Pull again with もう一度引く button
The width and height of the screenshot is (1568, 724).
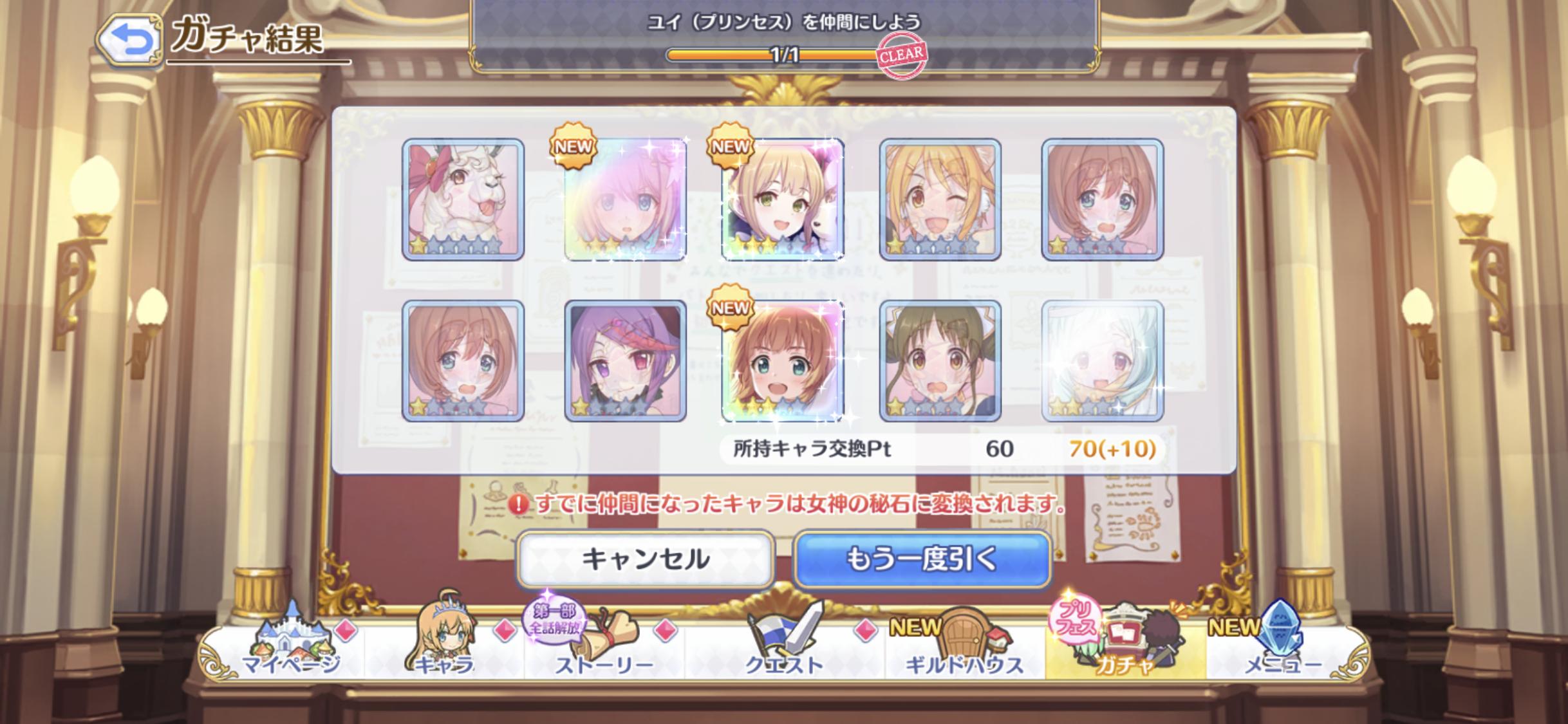(x=921, y=559)
